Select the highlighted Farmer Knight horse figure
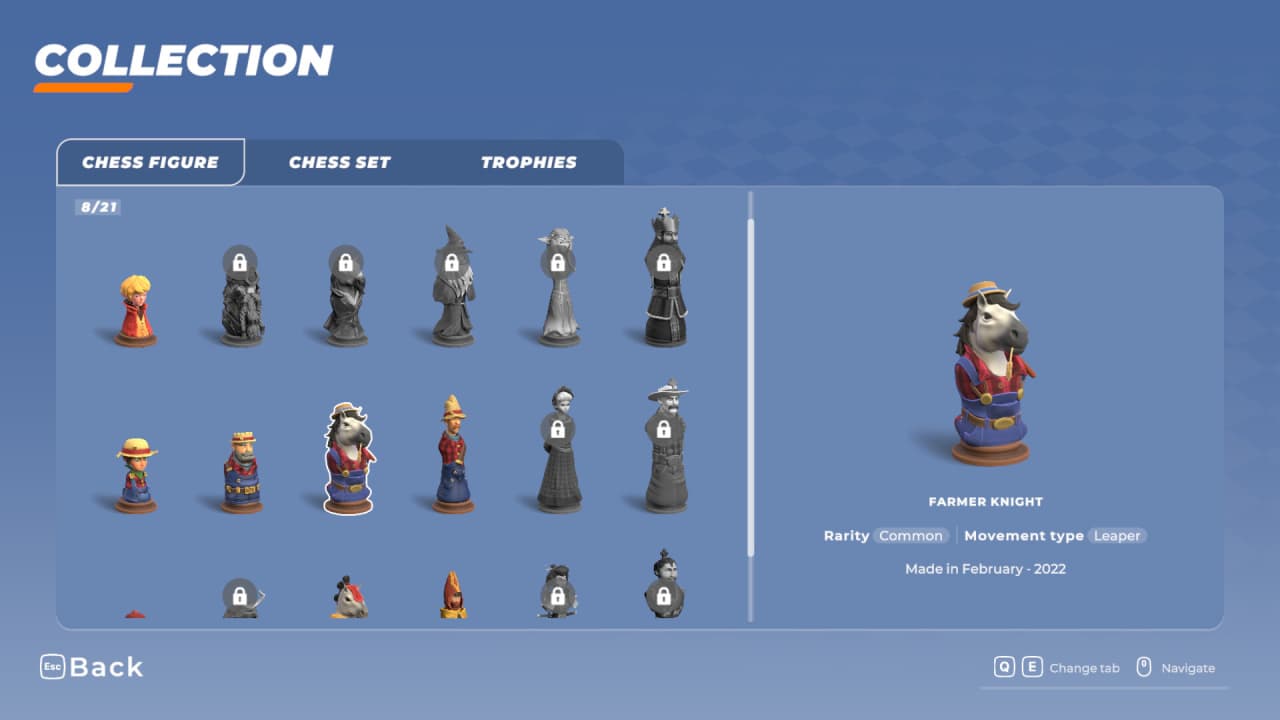The image size is (1280, 720). point(348,458)
